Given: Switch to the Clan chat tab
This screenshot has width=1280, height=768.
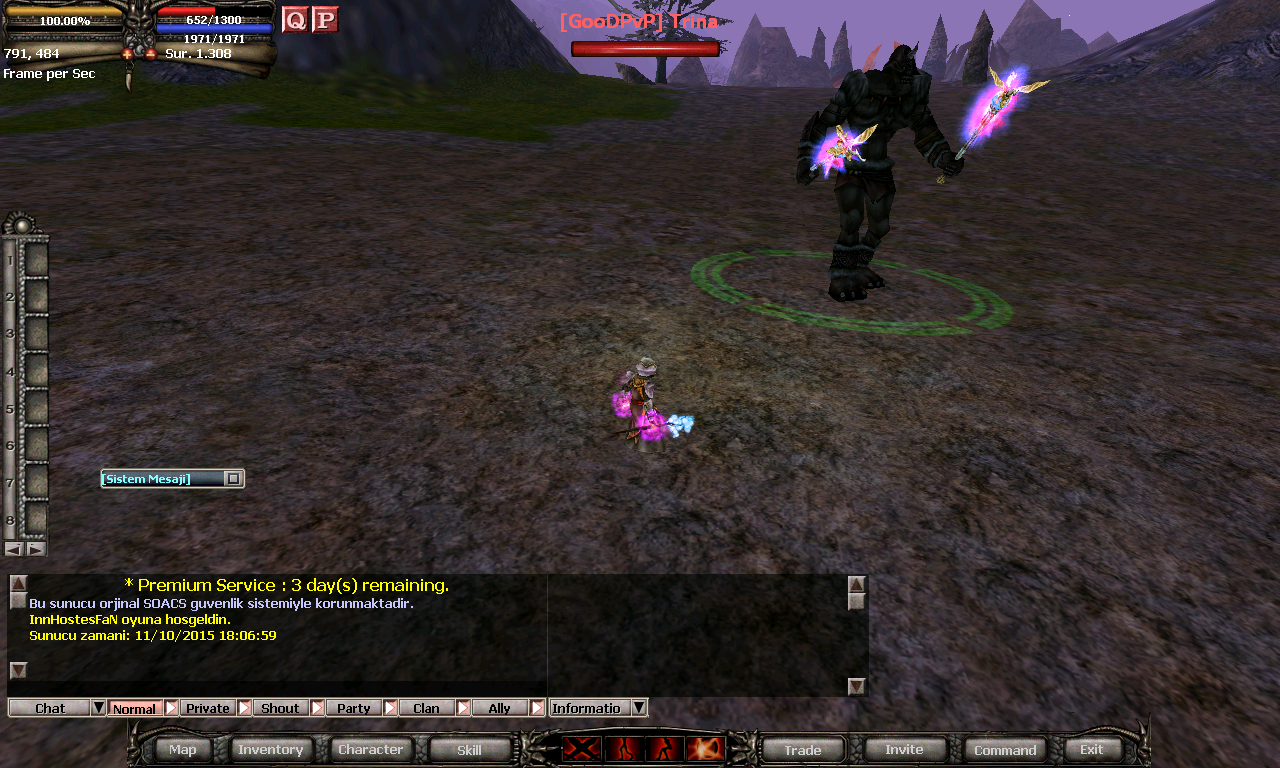Looking at the screenshot, I should [x=426, y=708].
